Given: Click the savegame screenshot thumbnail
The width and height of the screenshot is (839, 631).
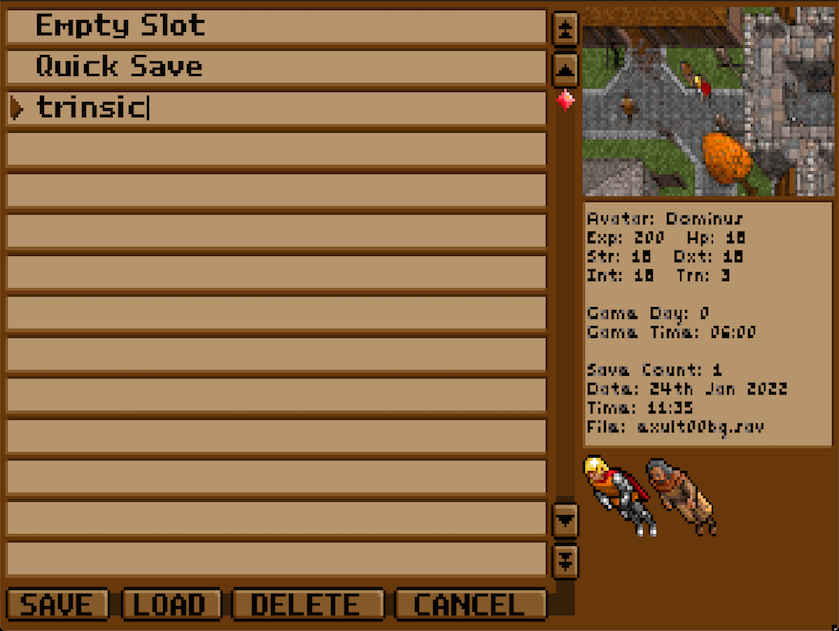Looking at the screenshot, I should point(708,101).
